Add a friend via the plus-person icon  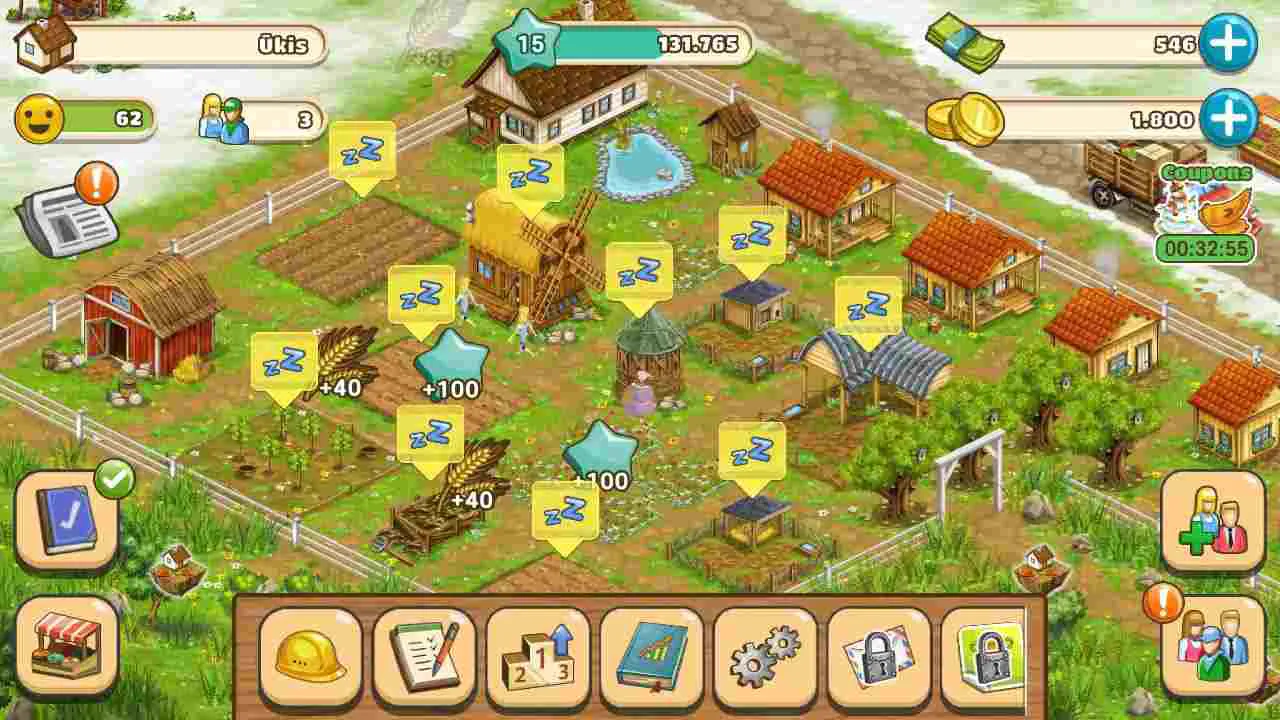click(x=1213, y=518)
